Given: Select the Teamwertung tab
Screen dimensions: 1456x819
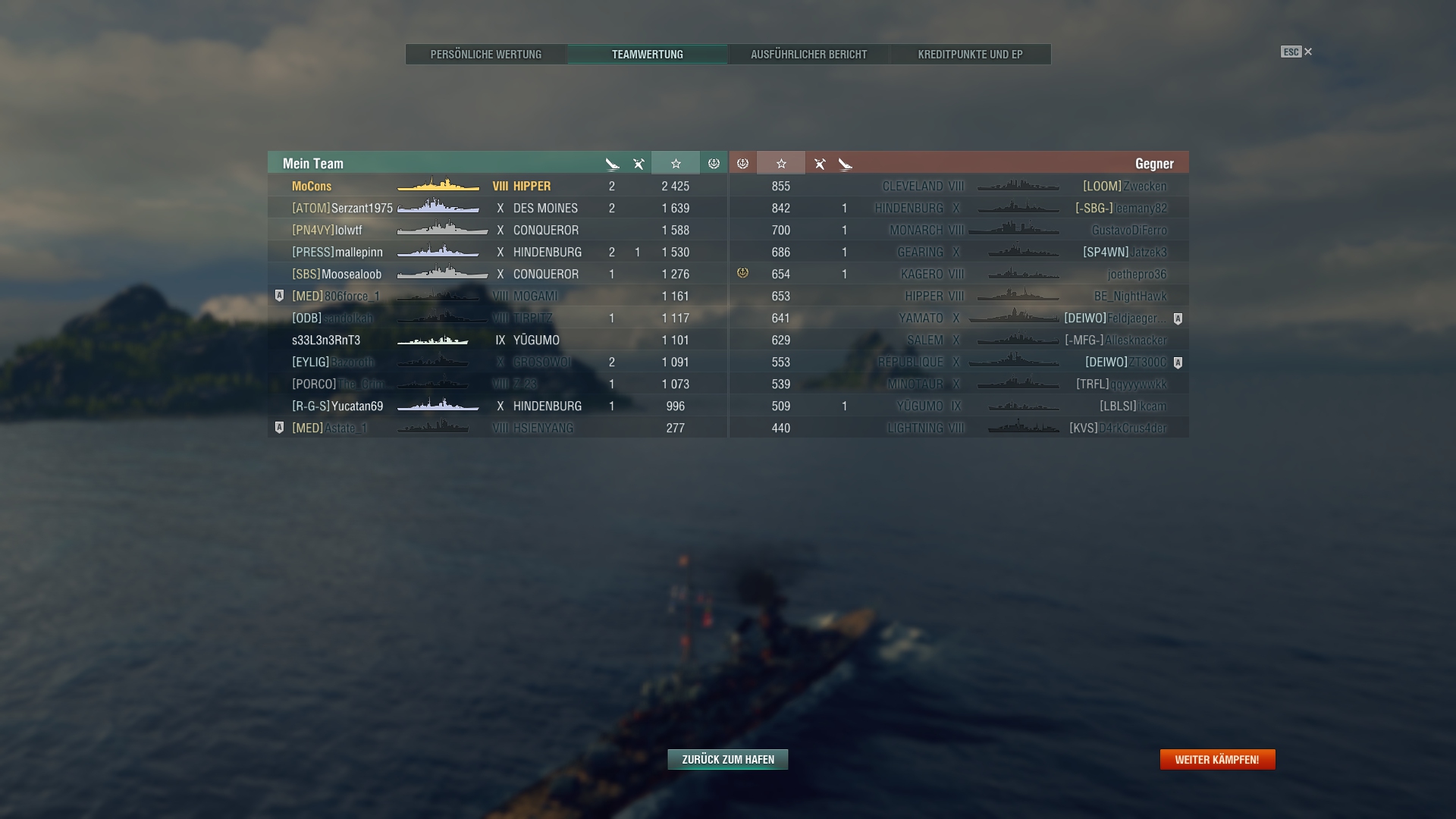Looking at the screenshot, I should click(x=647, y=54).
